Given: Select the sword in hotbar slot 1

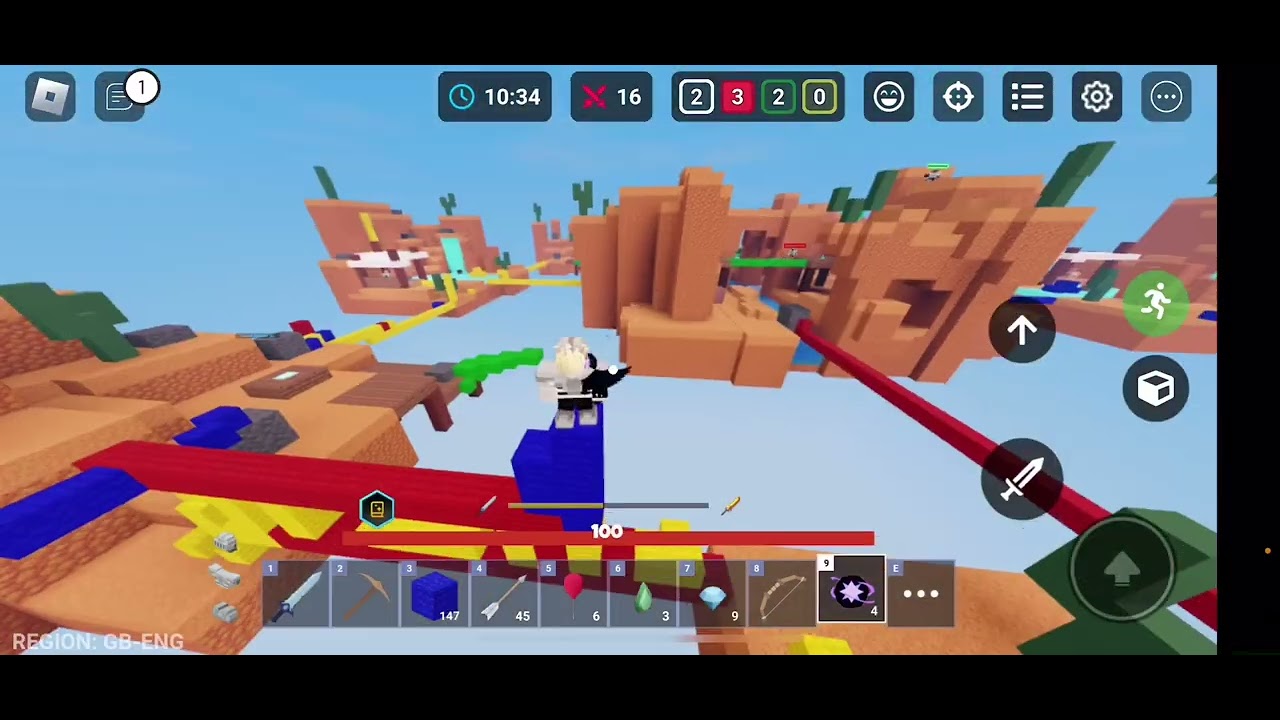Looking at the screenshot, I should pos(296,594).
